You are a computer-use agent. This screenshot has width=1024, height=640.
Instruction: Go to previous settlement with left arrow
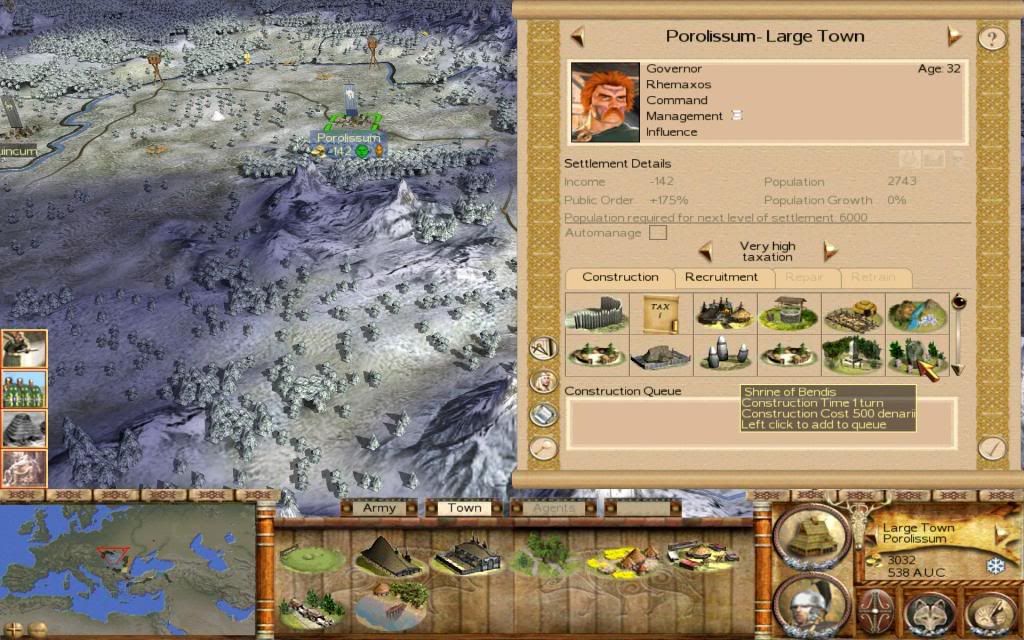pyautogui.click(x=577, y=37)
